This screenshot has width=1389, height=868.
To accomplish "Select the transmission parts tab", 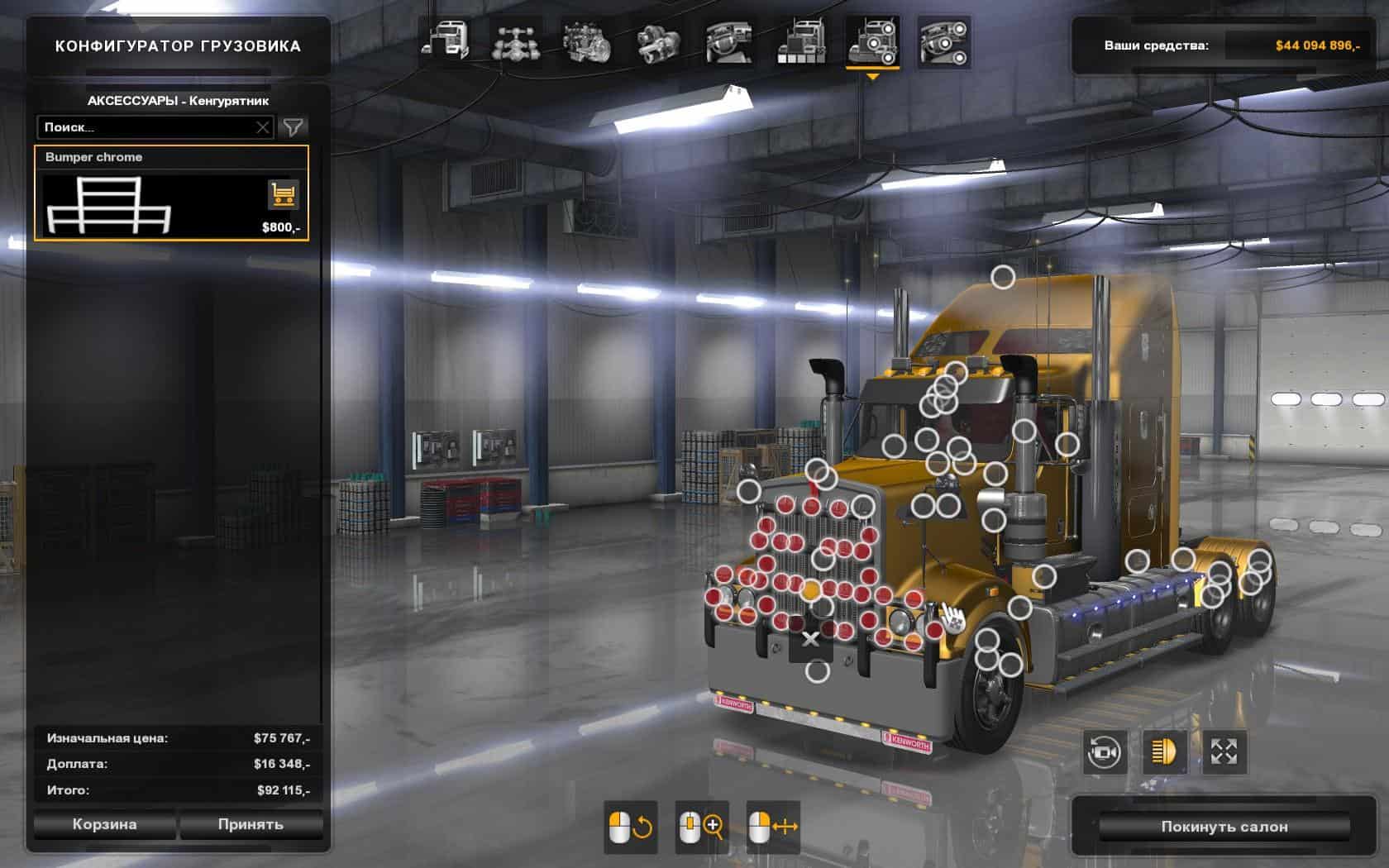I will click(658, 41).
